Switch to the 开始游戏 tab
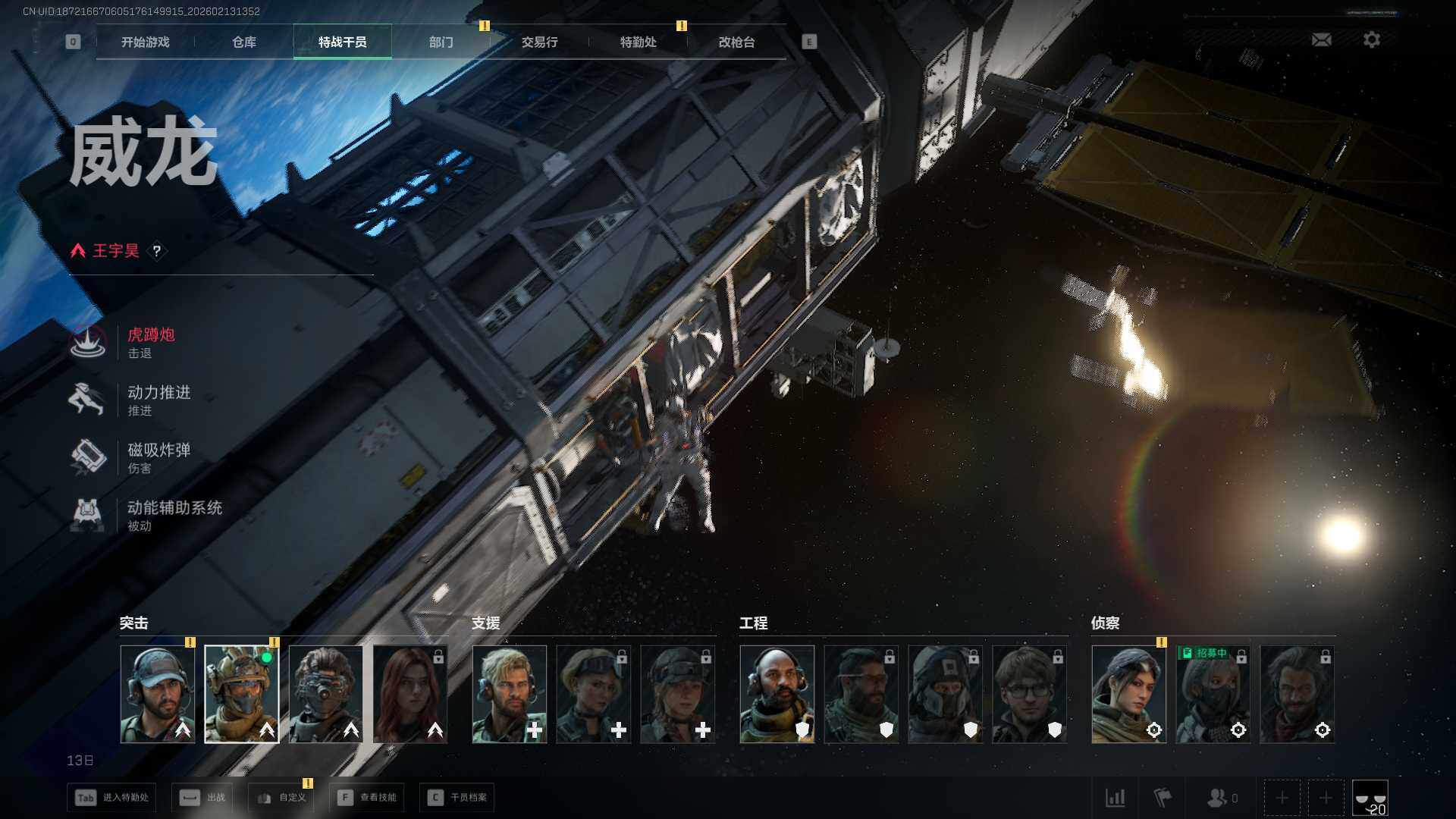This screenshot has height=819, width=1456. [145, 42]
